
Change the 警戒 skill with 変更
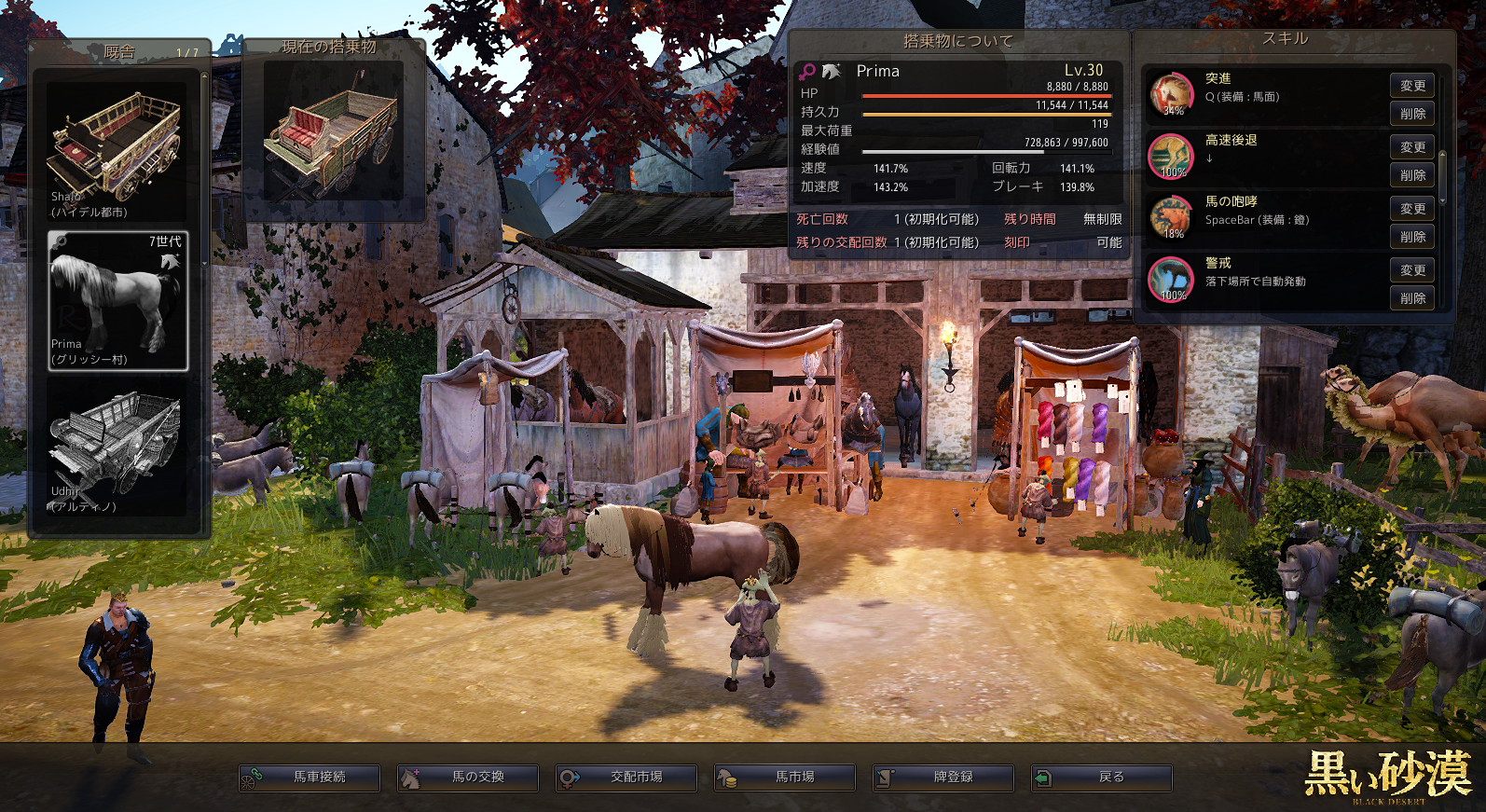tap(1412, 270)
